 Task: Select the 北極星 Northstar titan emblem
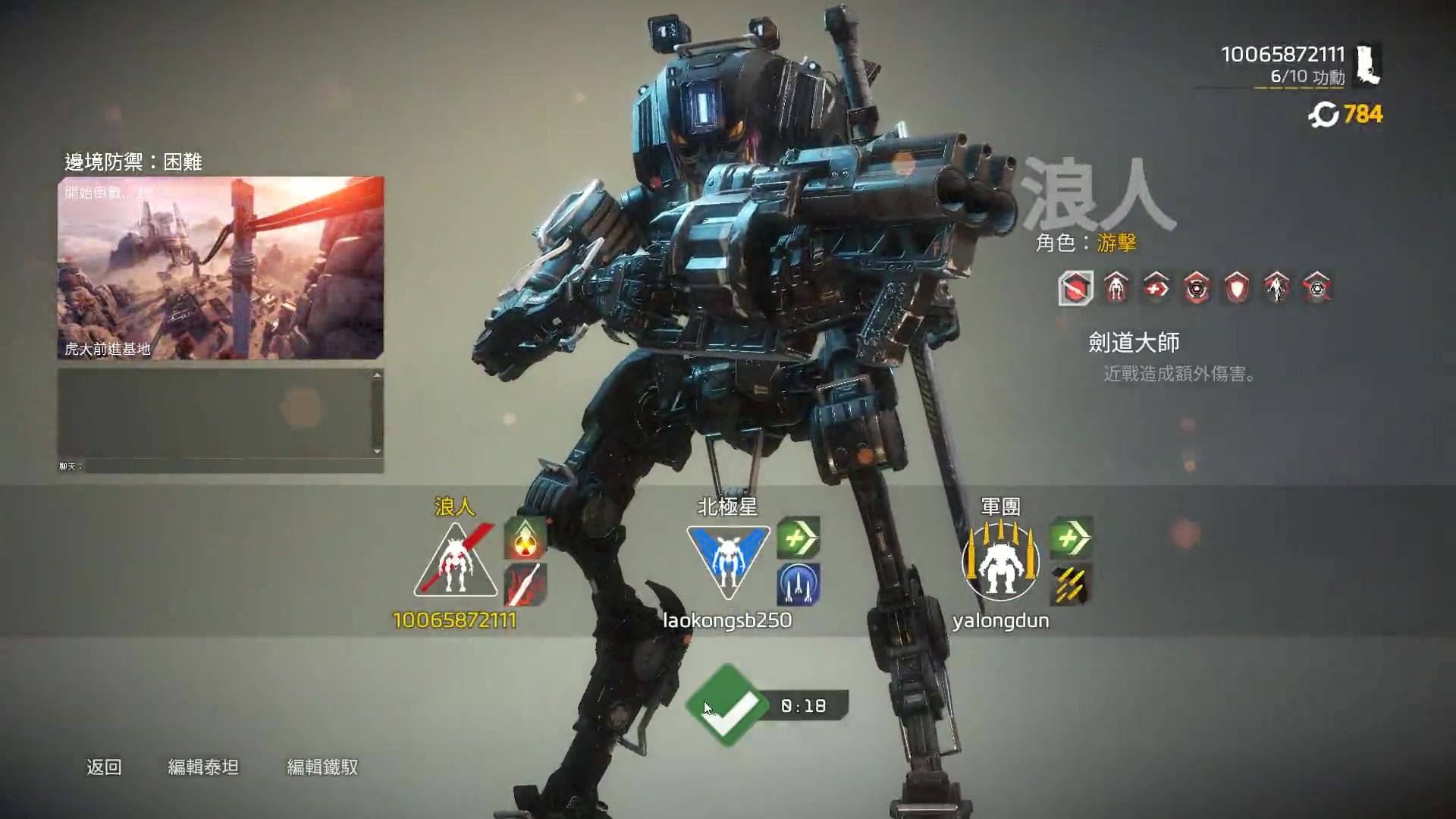pos(728,563)
